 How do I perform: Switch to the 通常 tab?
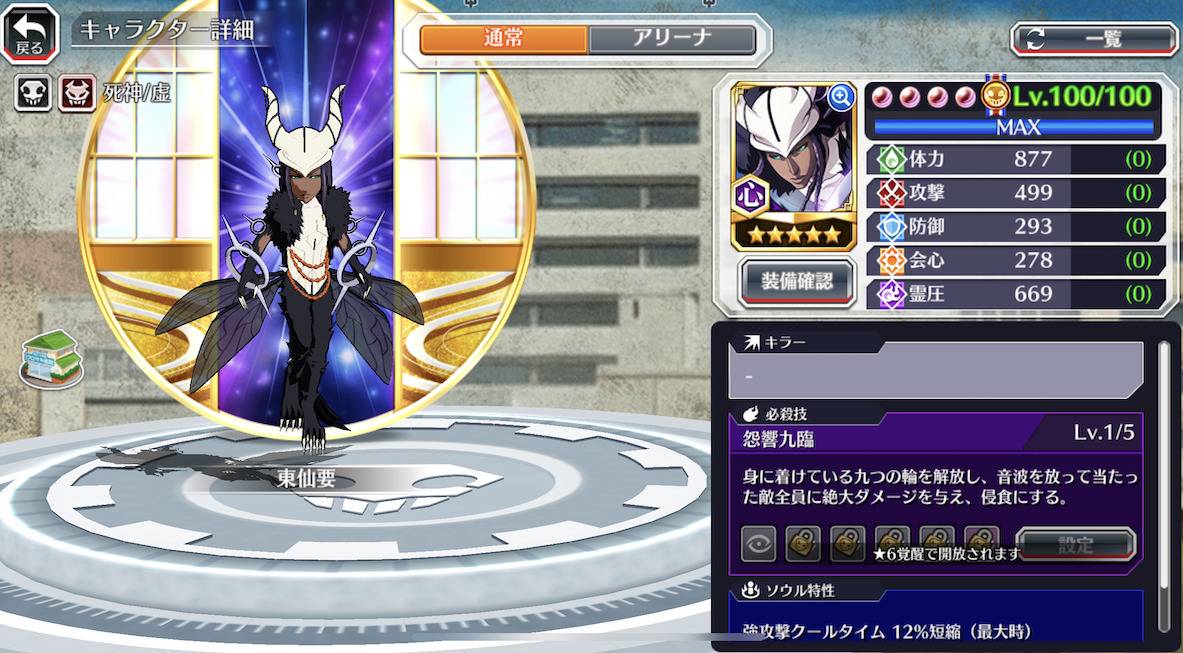tap(504, 39)
